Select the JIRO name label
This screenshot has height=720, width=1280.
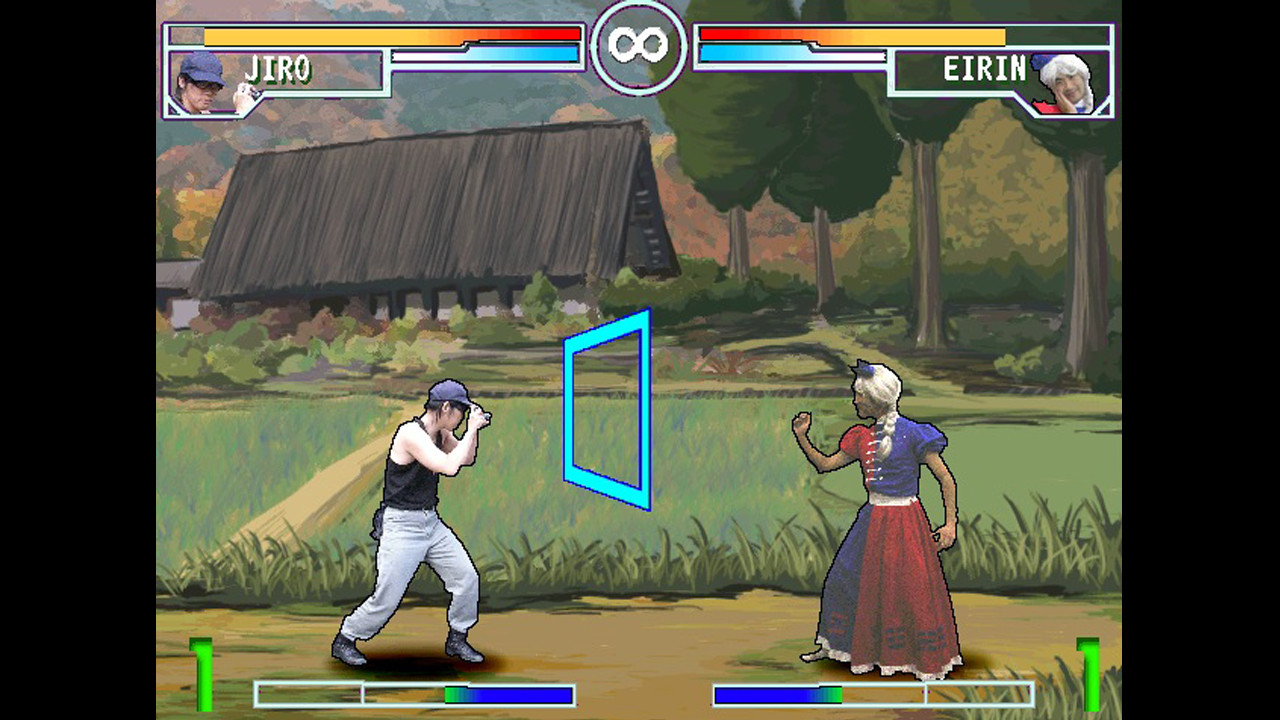277,70
